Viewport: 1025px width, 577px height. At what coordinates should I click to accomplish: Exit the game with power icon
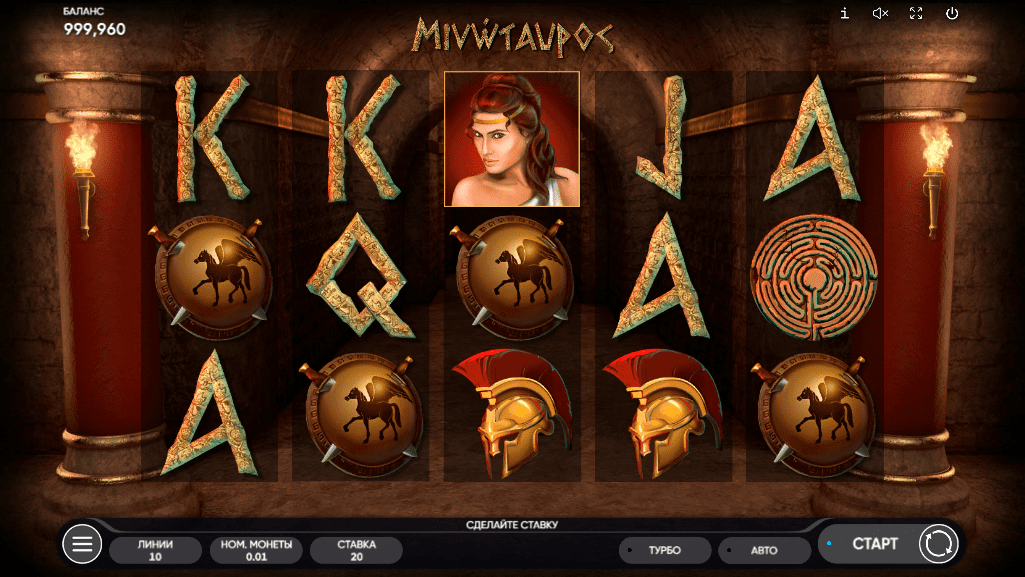(952, 13)
